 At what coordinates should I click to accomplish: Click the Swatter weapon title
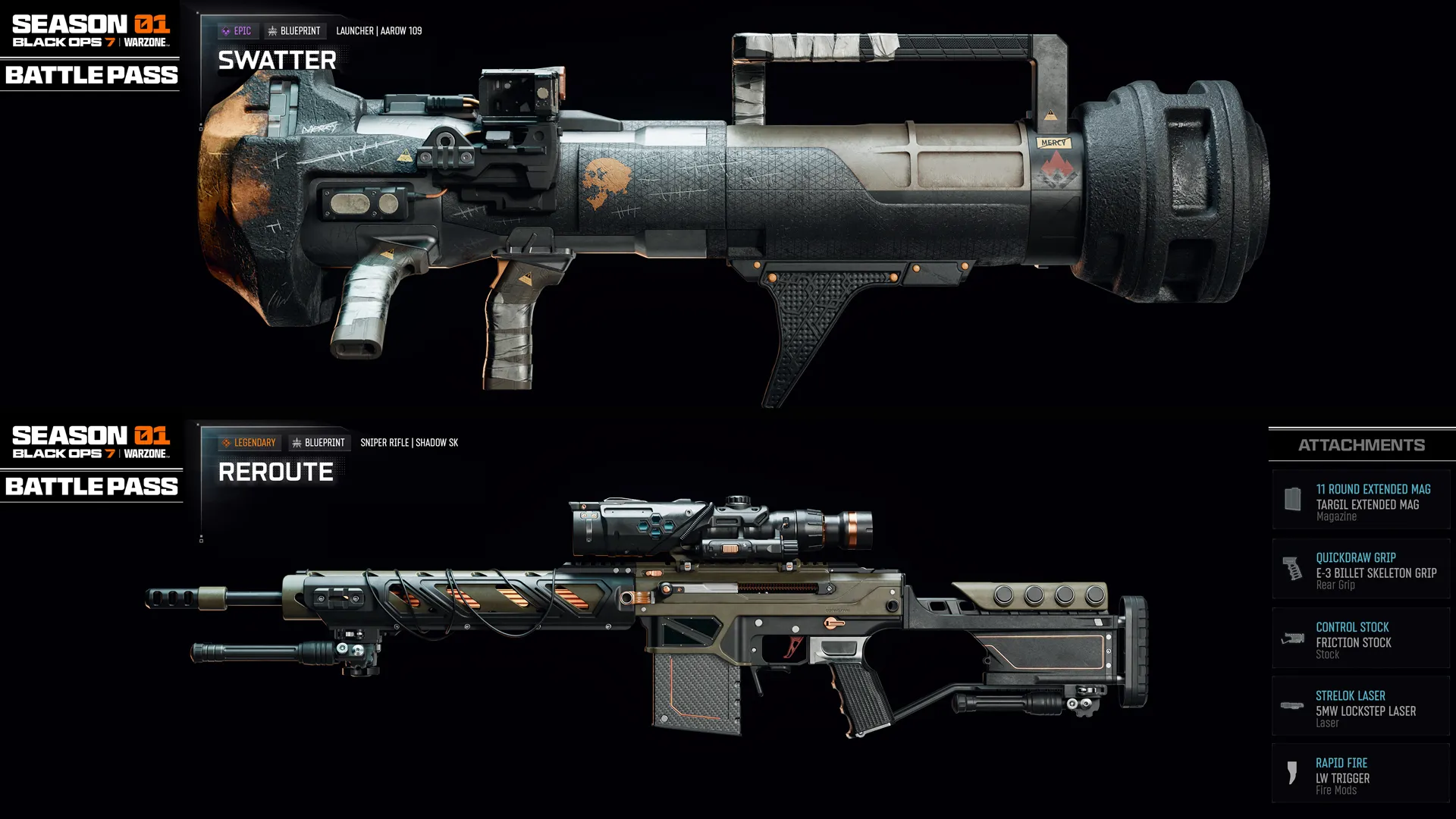[276, 61]
